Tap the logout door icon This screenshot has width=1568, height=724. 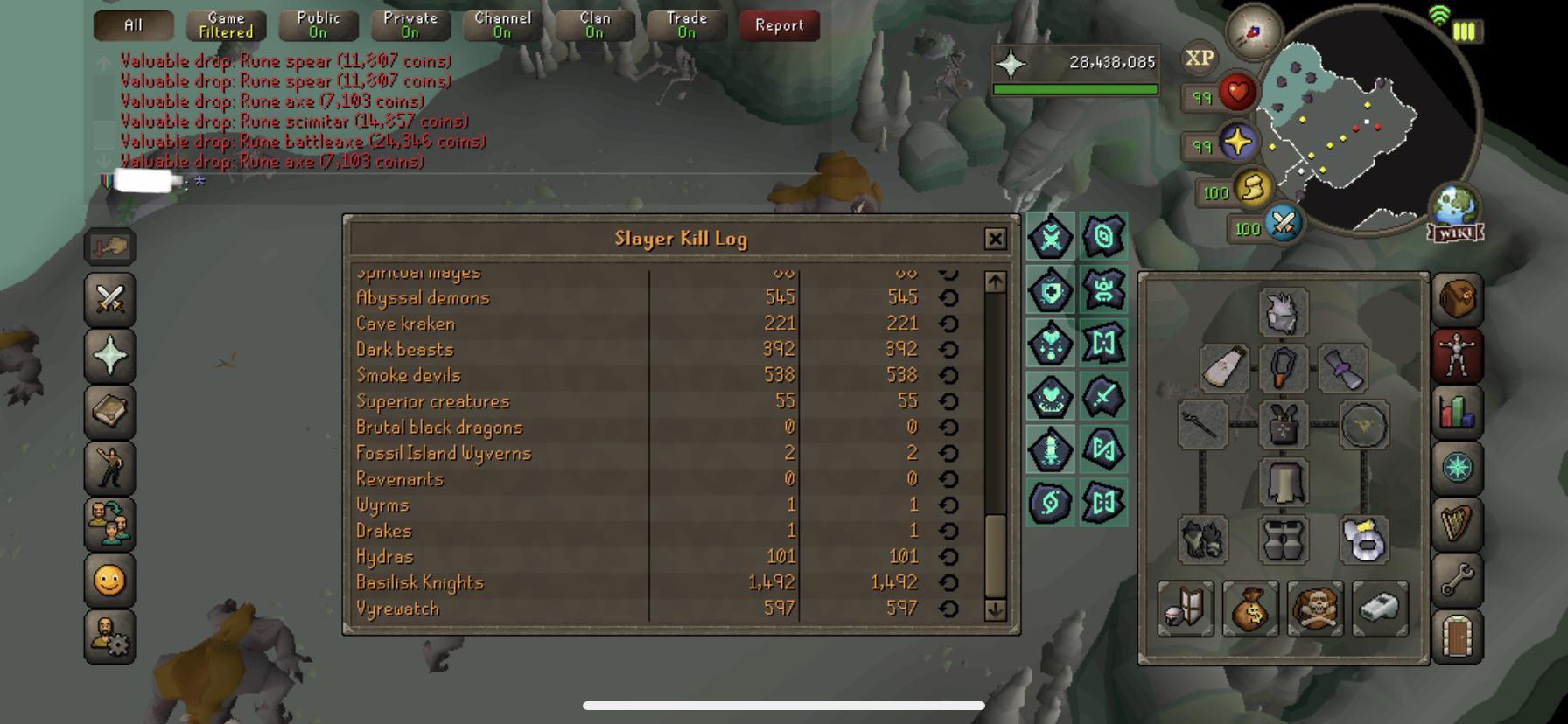[x=1457, y=631]
